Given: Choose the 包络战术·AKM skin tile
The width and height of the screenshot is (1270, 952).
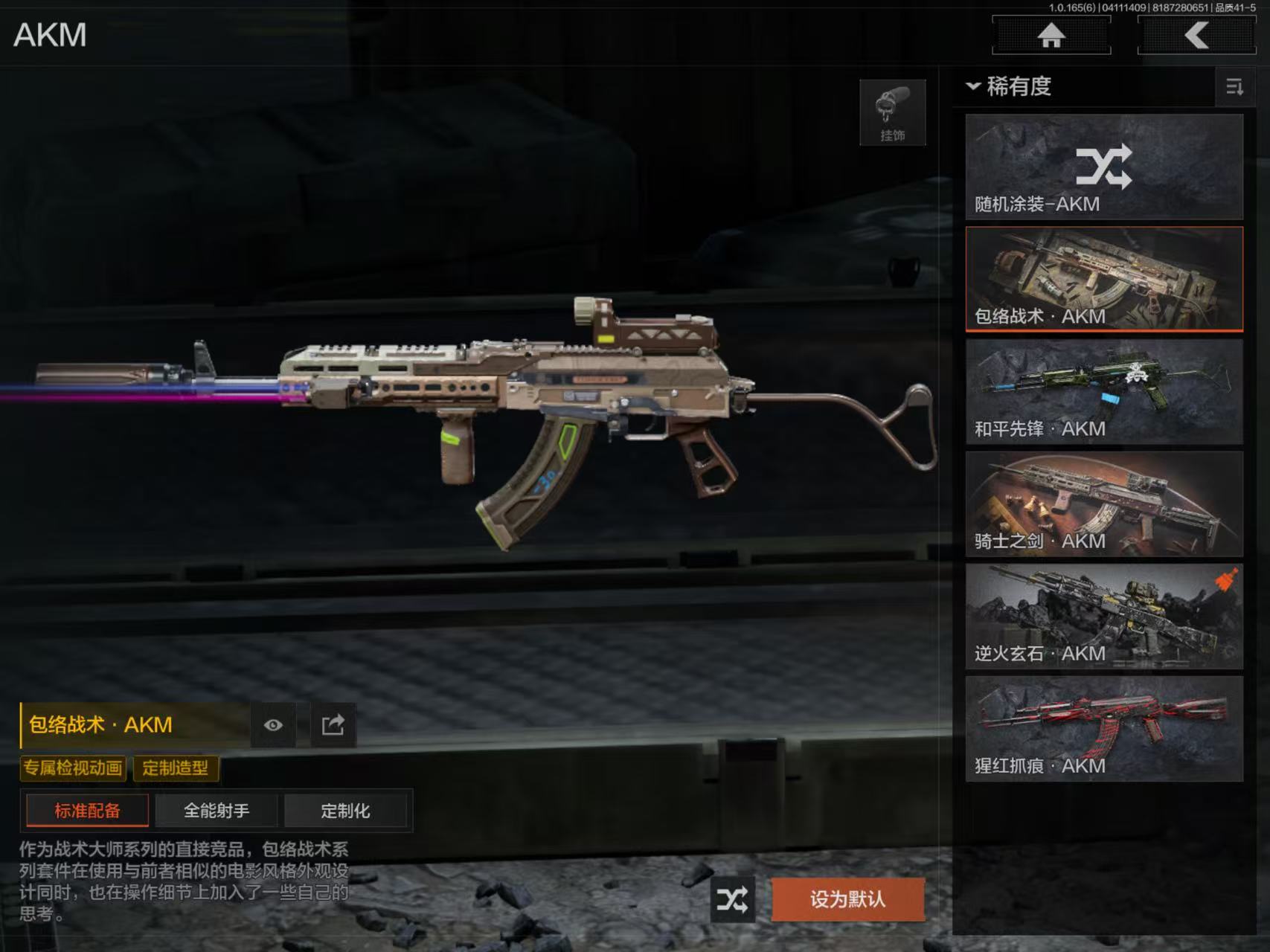Looking at the screenshot, I should click(1104, 279).
